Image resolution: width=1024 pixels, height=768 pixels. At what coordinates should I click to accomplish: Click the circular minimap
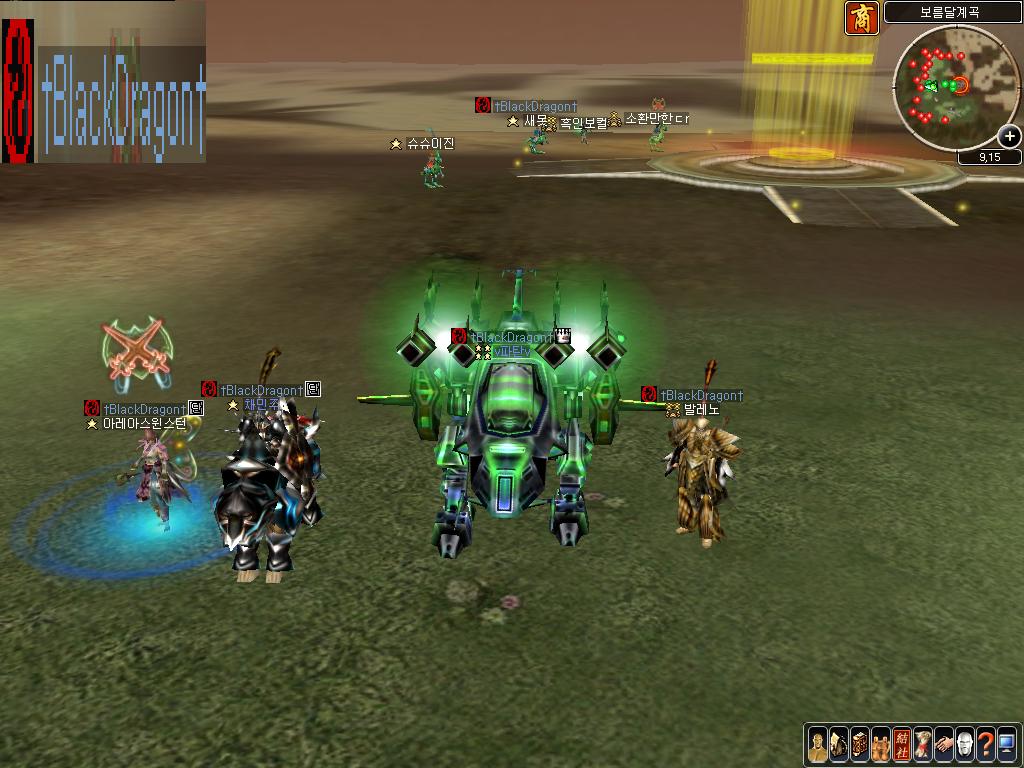(x=956, y=88)
